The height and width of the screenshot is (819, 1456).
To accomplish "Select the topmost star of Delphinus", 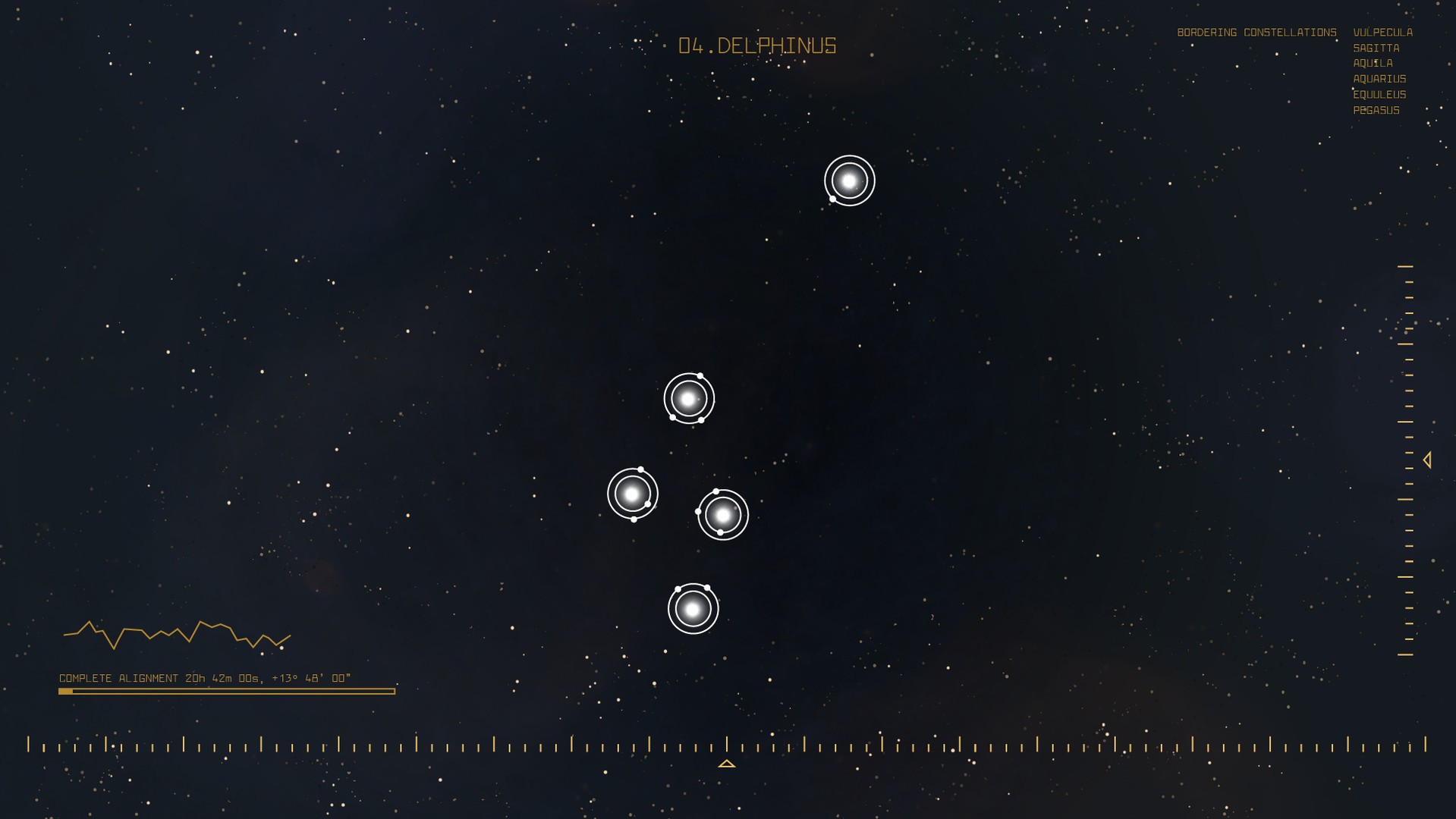I will pyautogui.click(x=849, y=180).
